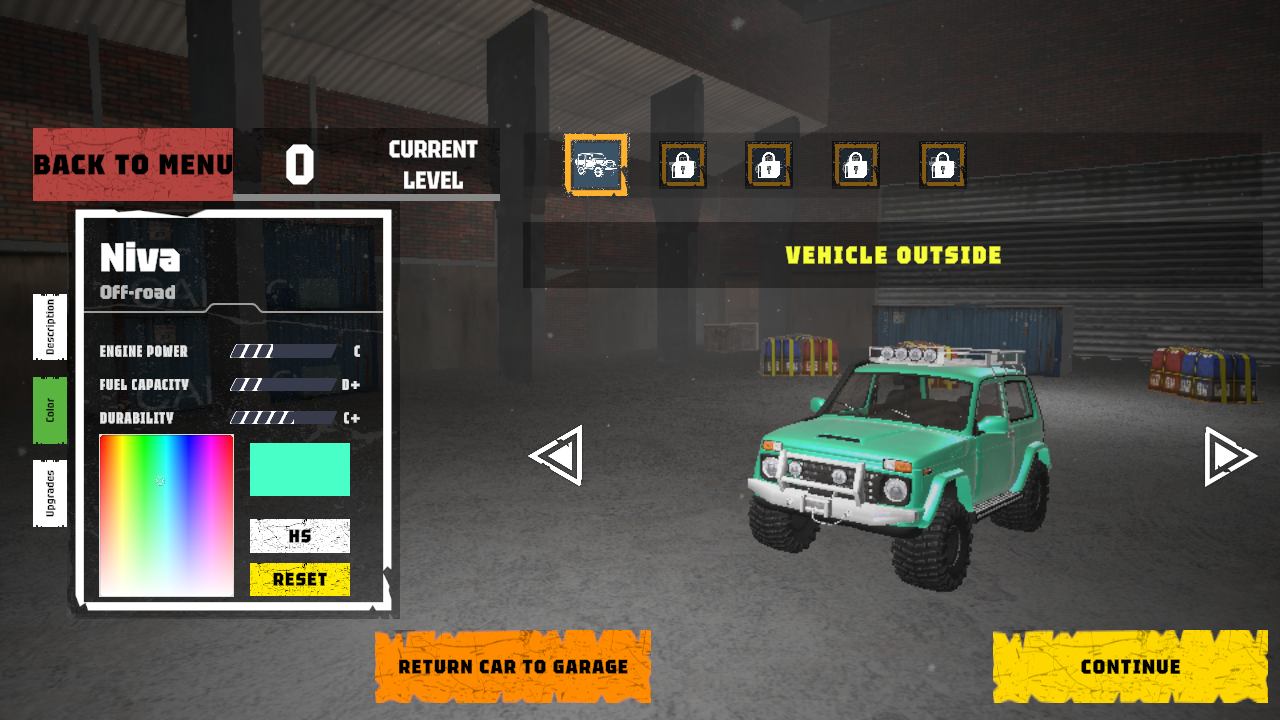The image size is (1280, 720).
Task: Continue to the next screen
Action: (x=1130, y=666)
